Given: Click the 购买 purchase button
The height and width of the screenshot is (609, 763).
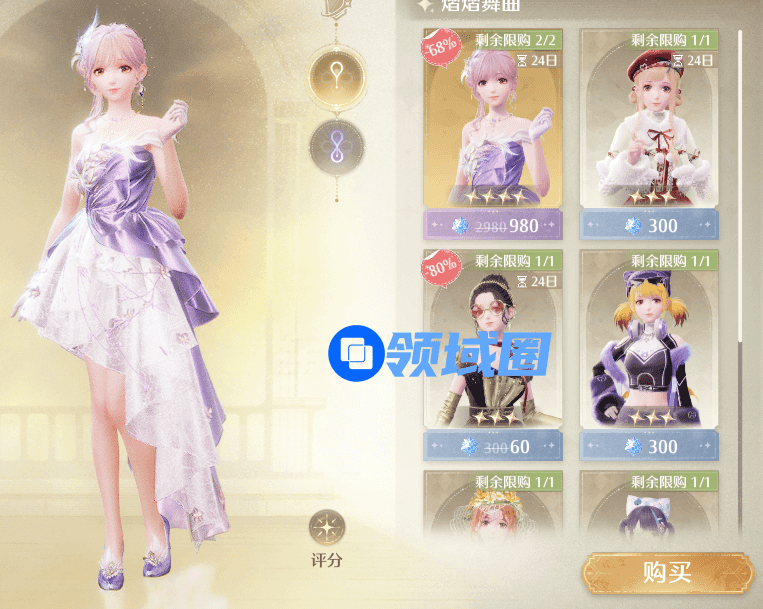Looking at the screenshot, I should [667, 572].
